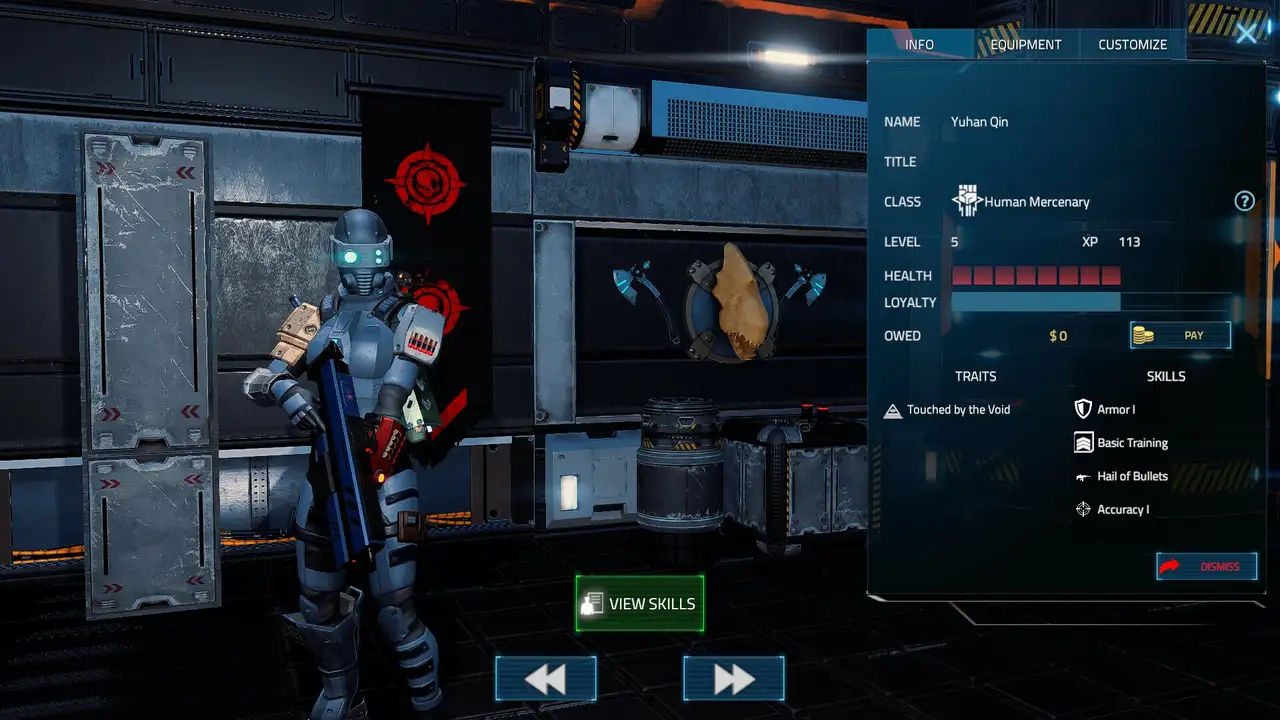Inspect the Armor I skill

coord(1115,410)
